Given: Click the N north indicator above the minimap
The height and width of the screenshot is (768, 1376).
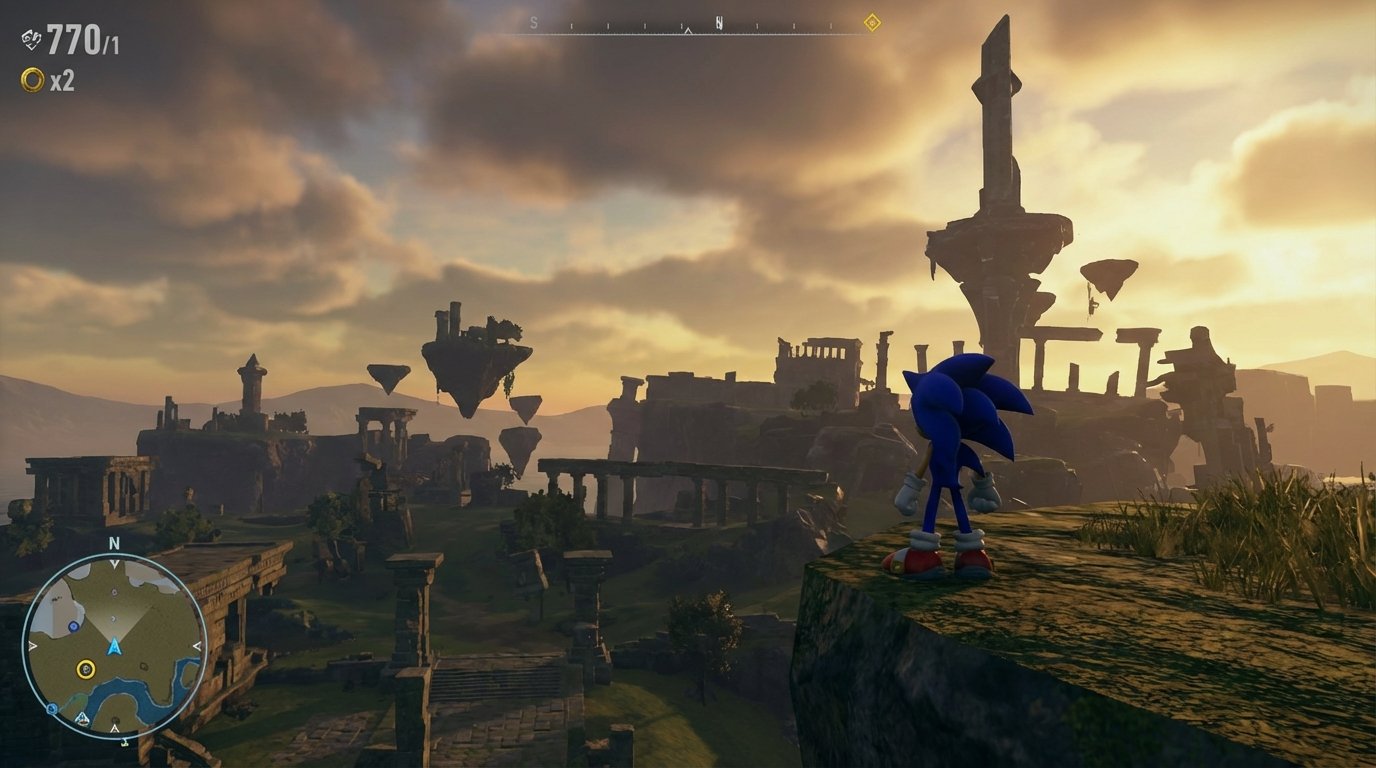Looking at the screenshot, I should (113, 544).
